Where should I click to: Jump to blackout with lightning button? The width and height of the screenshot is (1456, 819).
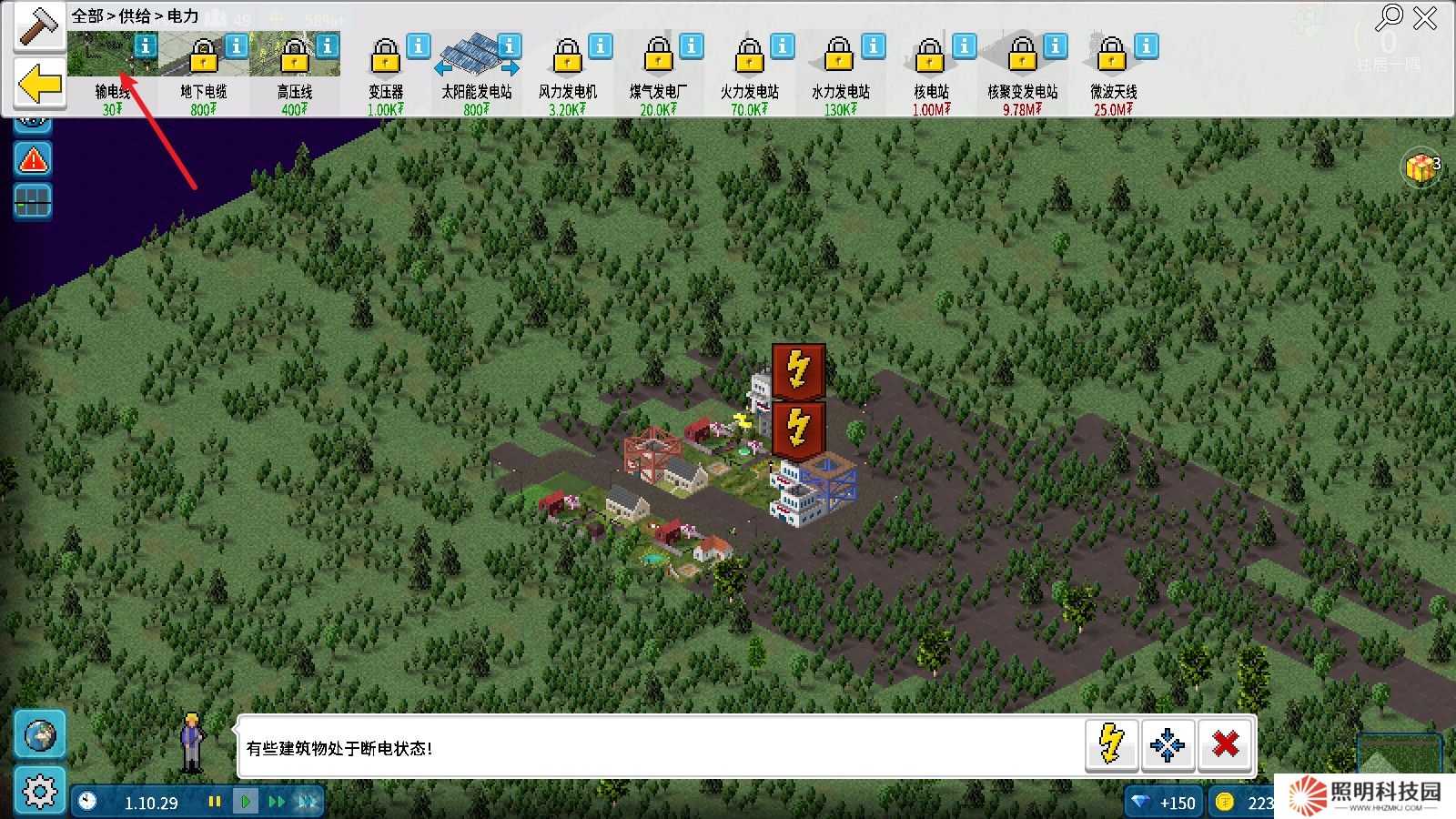(1110, 745)
